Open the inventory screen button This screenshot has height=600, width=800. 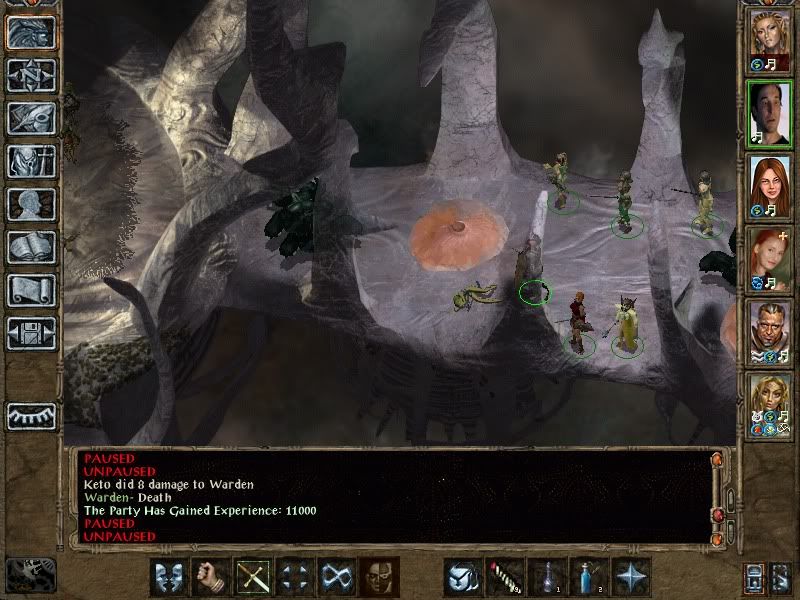click(30, 161)
